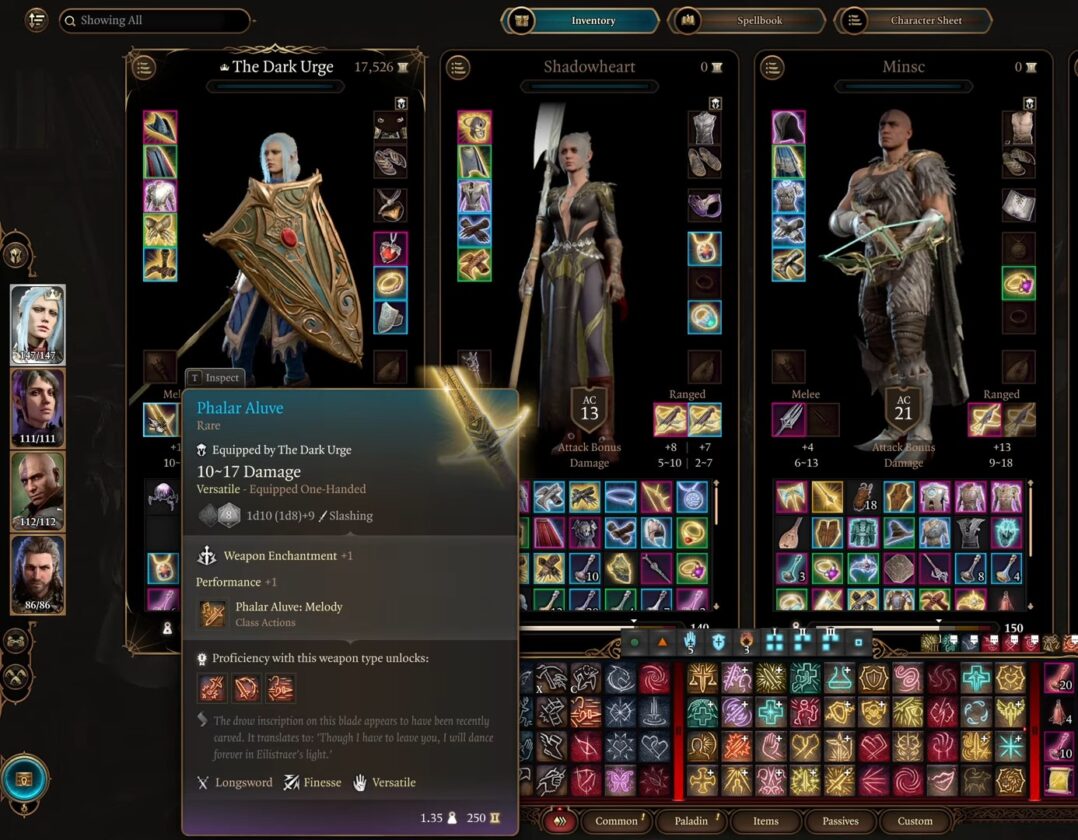
Task: Inspect the Phalar Aluve weapon
Action: [x=214, y=378]
